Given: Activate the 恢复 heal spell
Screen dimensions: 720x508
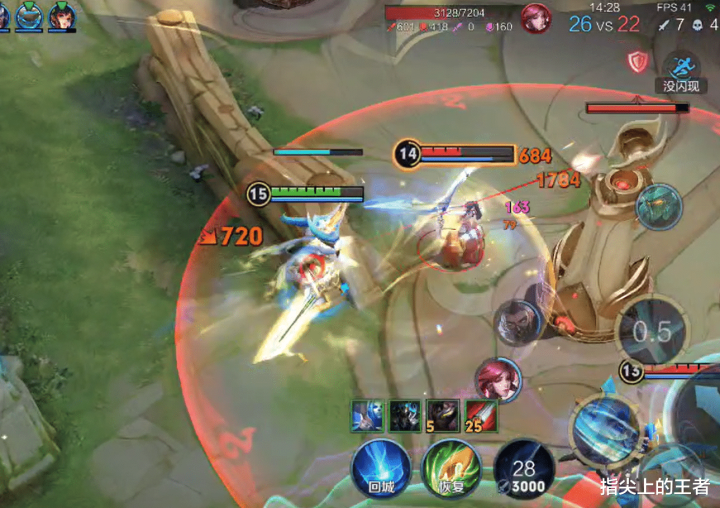Looking at the screenshot, I should tap(451, 468).
